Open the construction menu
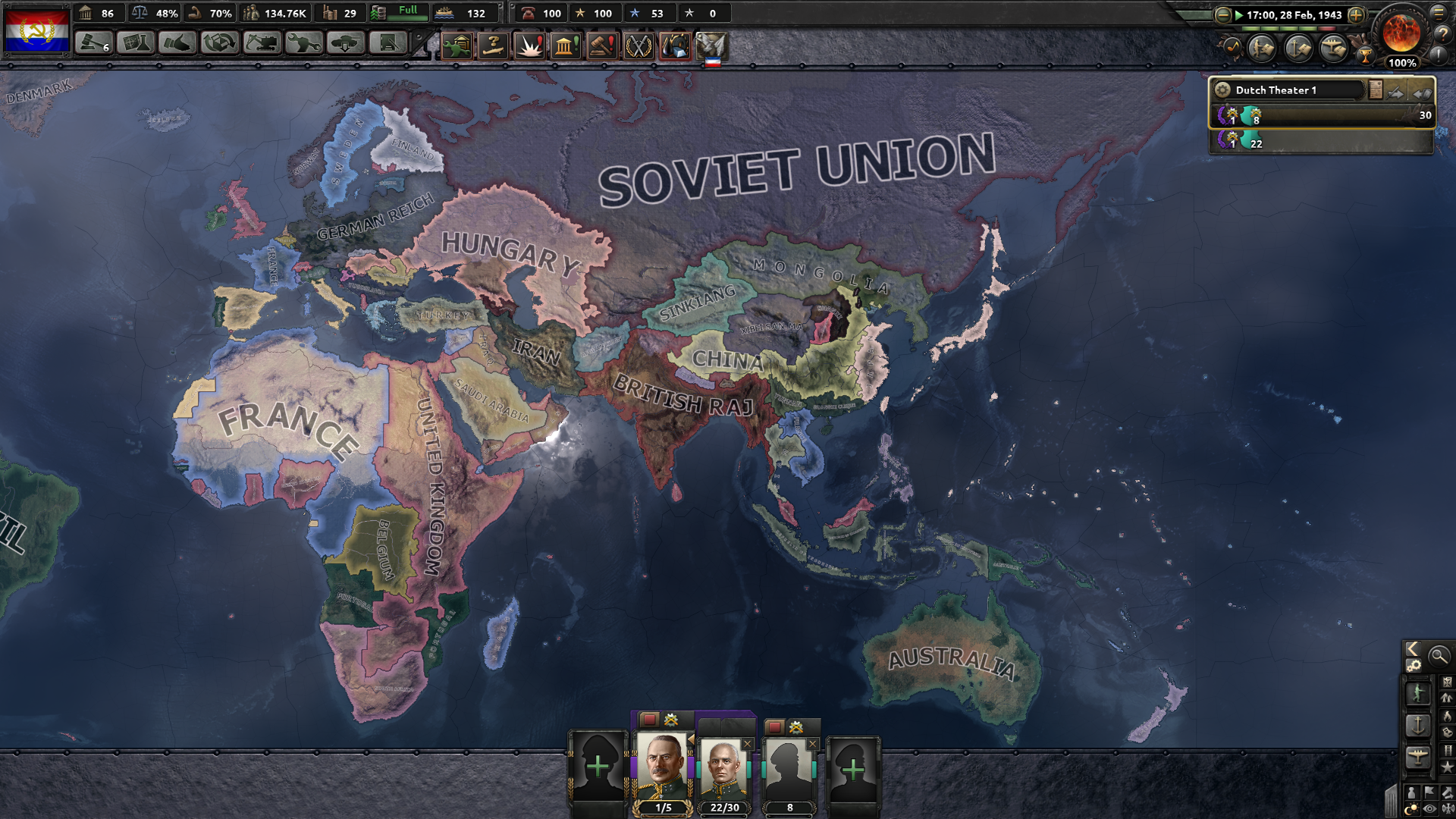Viewport: 1456px width, 819px height. tap(262, 43)
